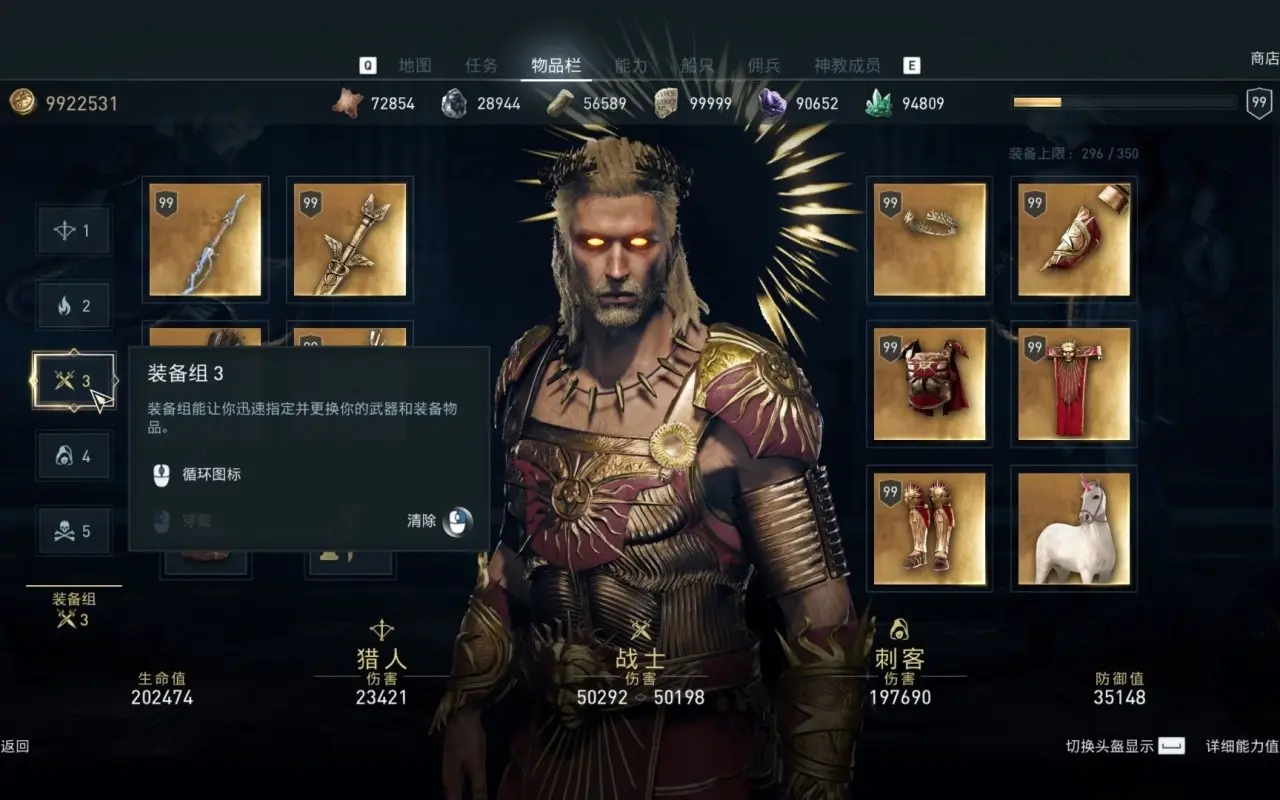The height and width of the screenshot is (800, 1280).
Task: Select the 物品栏 inventory tab
Action: coord(556,66)
